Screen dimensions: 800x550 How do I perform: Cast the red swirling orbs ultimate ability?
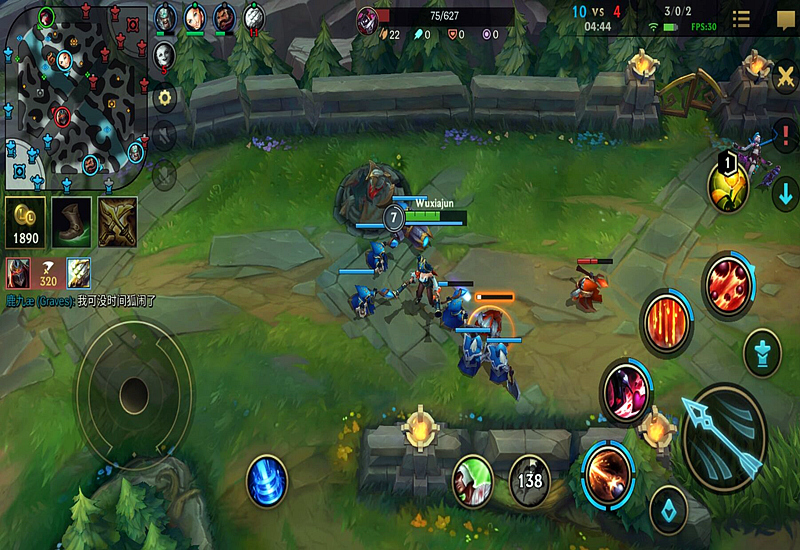(x=728, y=284)
